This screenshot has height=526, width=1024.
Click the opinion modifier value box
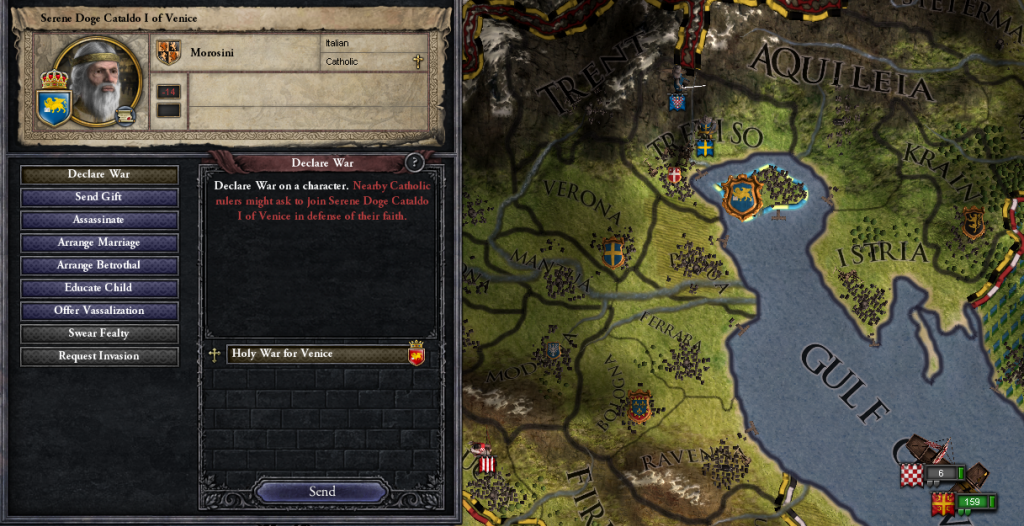tap(168, 92)
